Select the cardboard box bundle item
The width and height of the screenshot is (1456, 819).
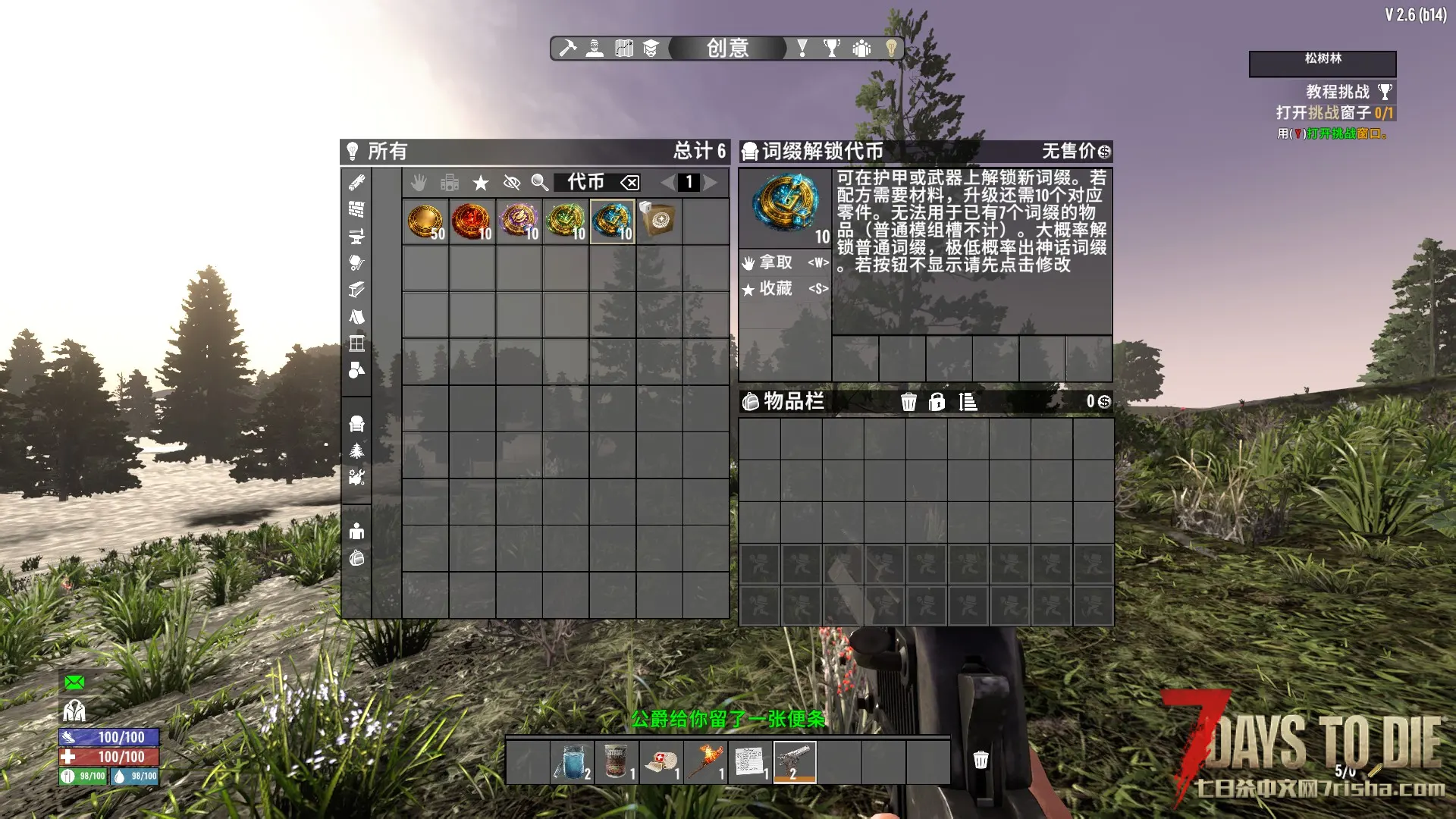[658, 221]
